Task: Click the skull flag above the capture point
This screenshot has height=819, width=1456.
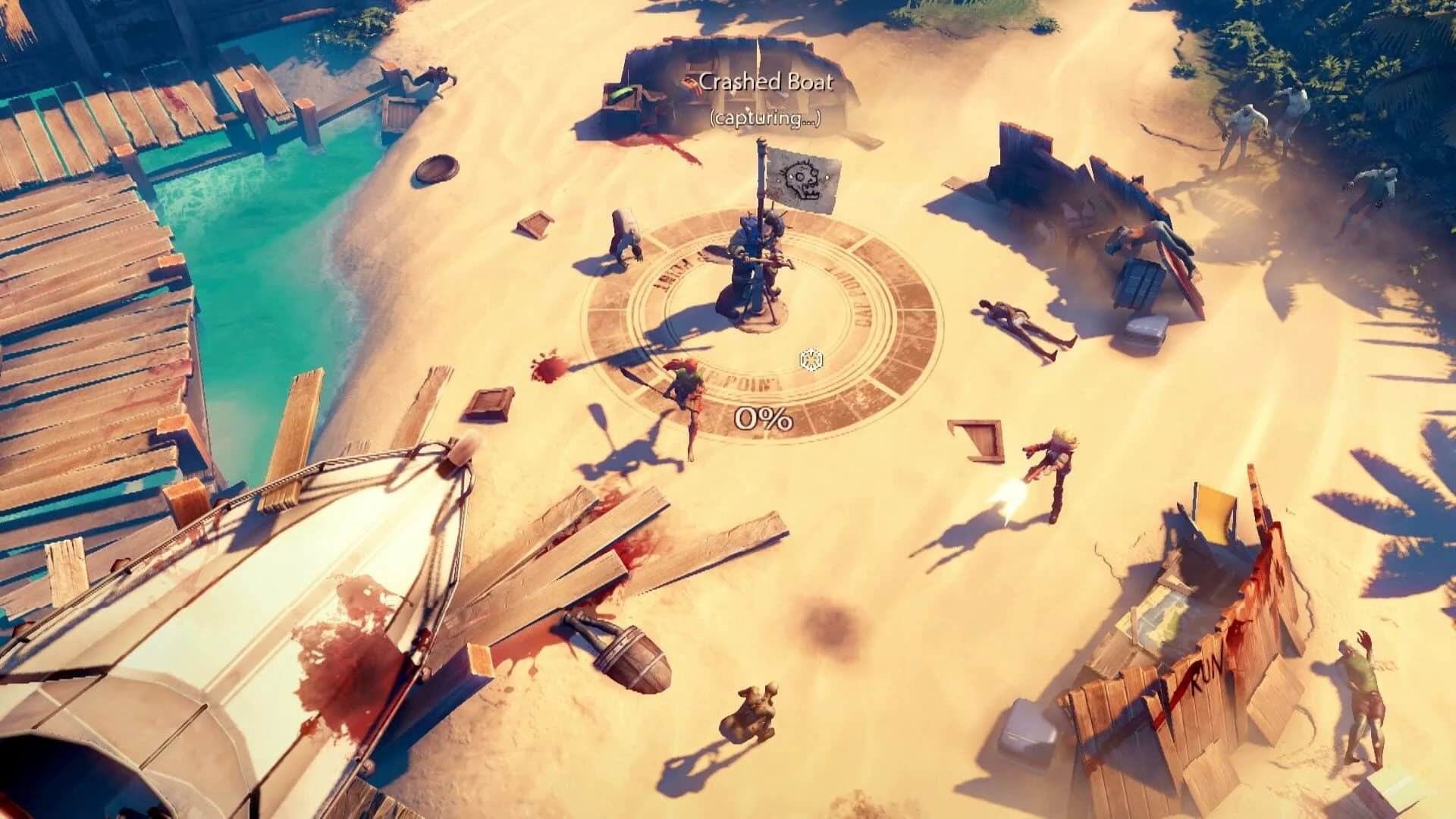Action: coord(804,178)
